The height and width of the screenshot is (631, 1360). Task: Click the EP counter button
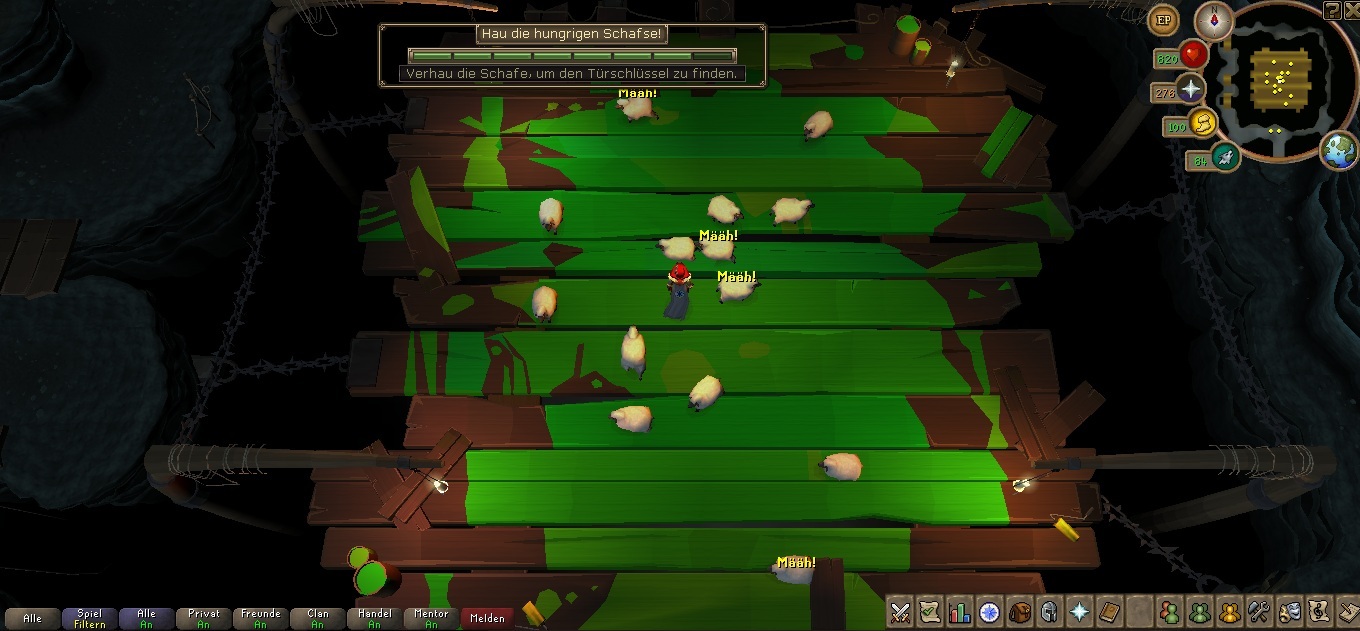[1163, 19]
